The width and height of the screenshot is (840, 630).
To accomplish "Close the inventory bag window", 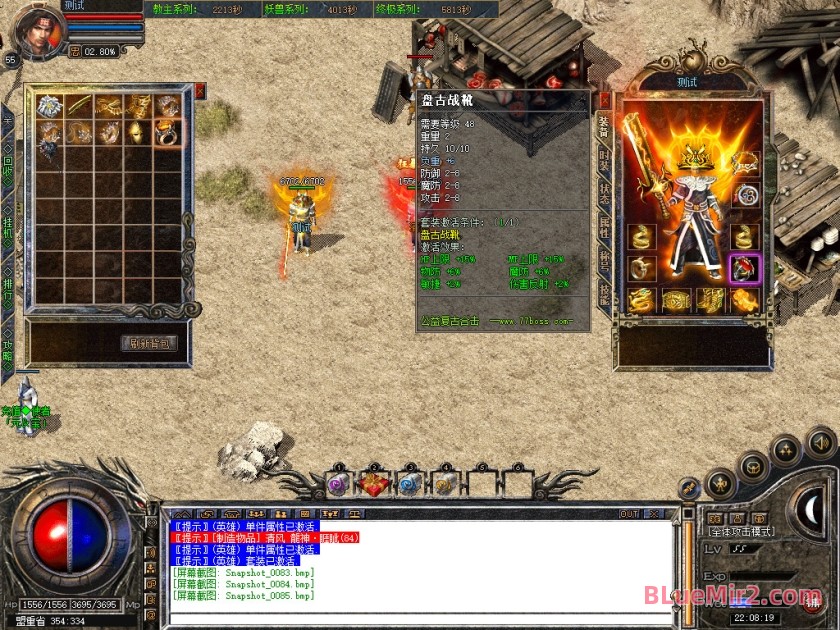I will (200, 91).
